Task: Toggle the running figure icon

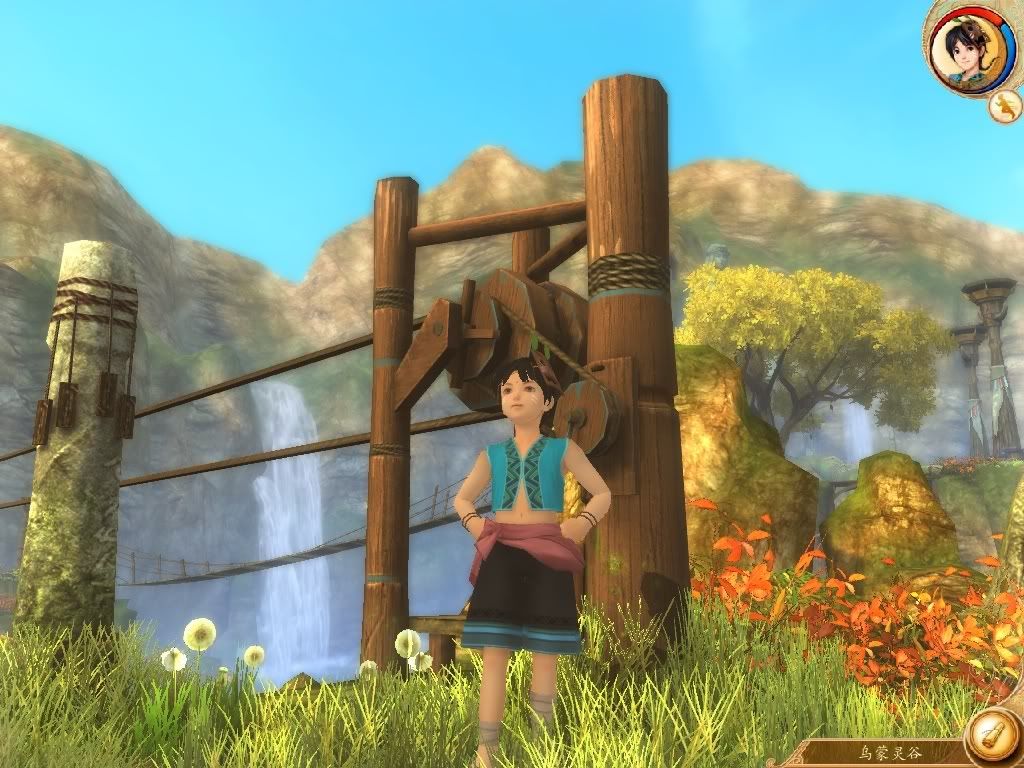Action: (x=1004, y=105)
